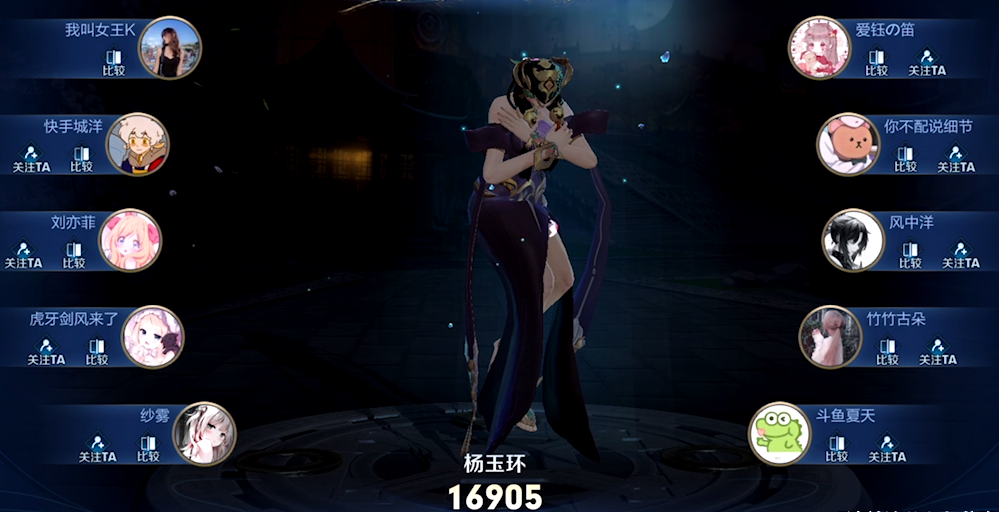This screenshot has height=512, width=999.
Task: Select 快手城洋's player avatar
Action: coord(137,144)
